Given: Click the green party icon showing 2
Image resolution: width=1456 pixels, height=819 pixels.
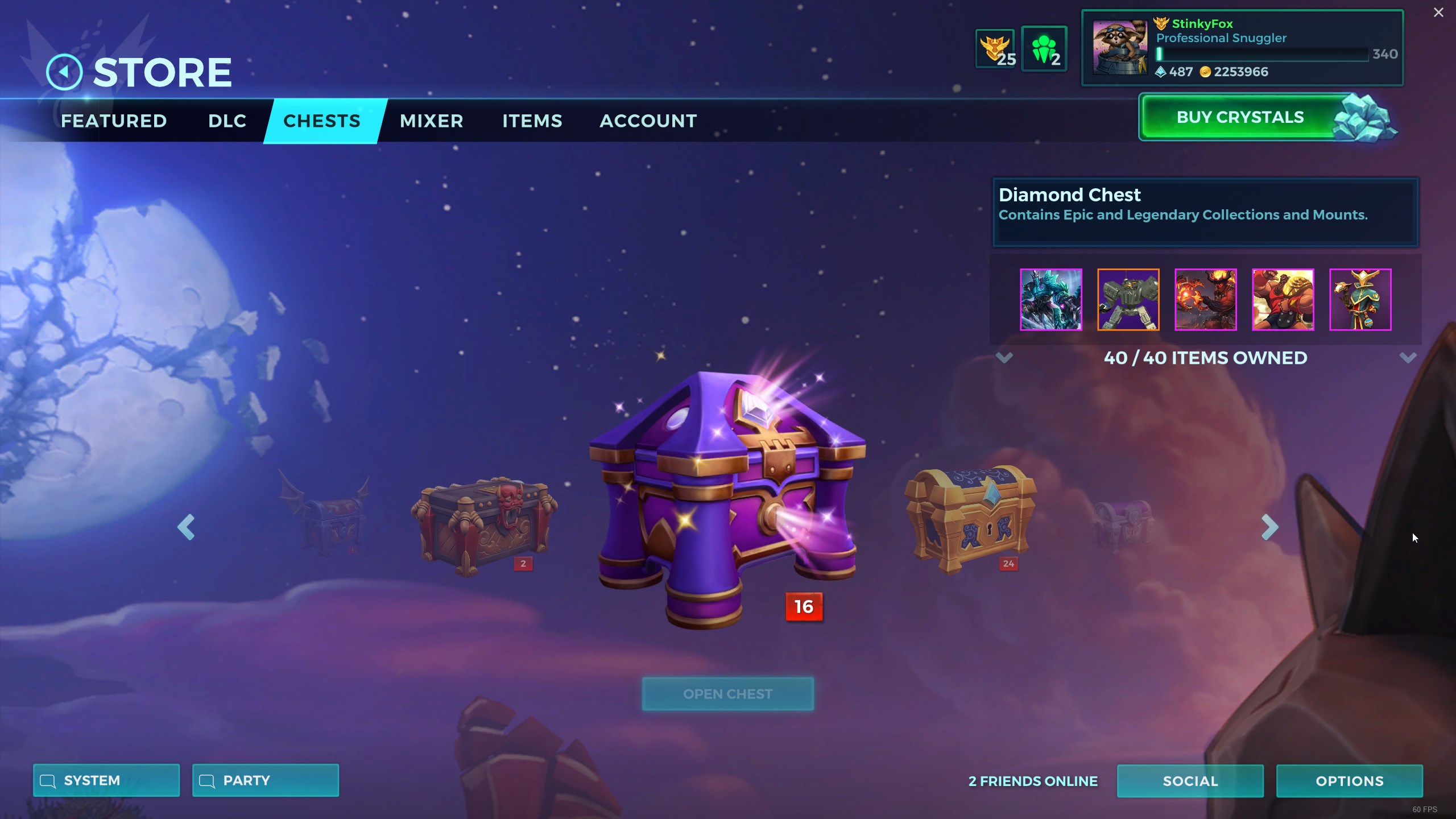Looking at the screenshot, I should (x=1045, y=47).
